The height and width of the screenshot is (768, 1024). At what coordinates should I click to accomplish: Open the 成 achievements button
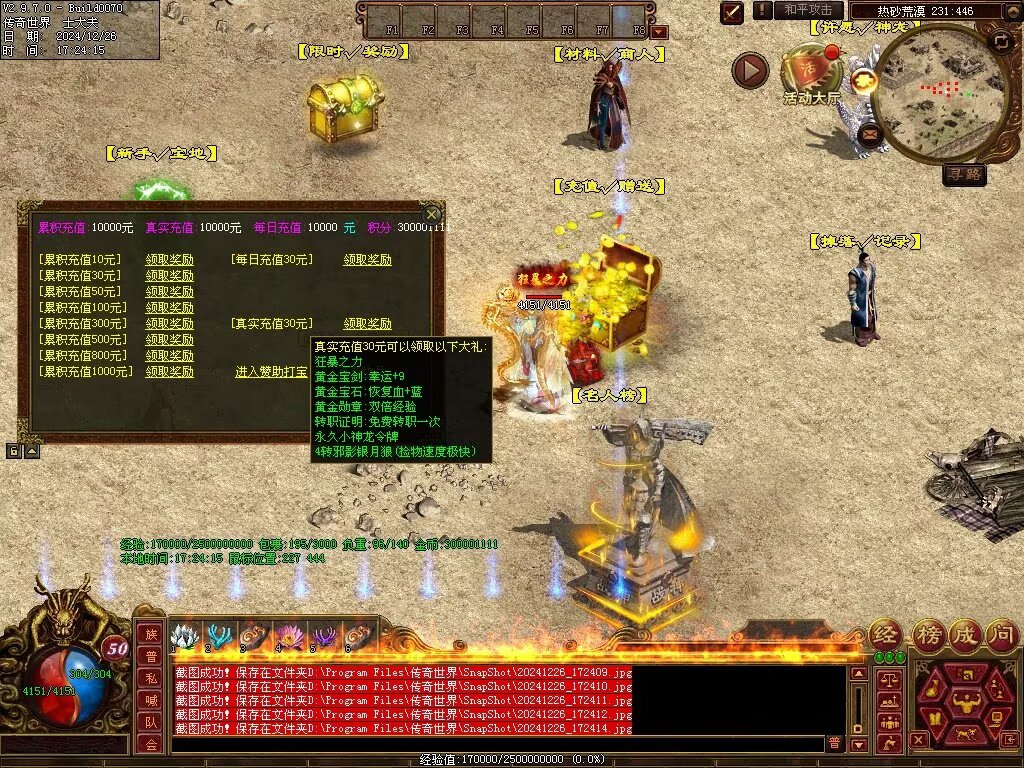point(963,634)
